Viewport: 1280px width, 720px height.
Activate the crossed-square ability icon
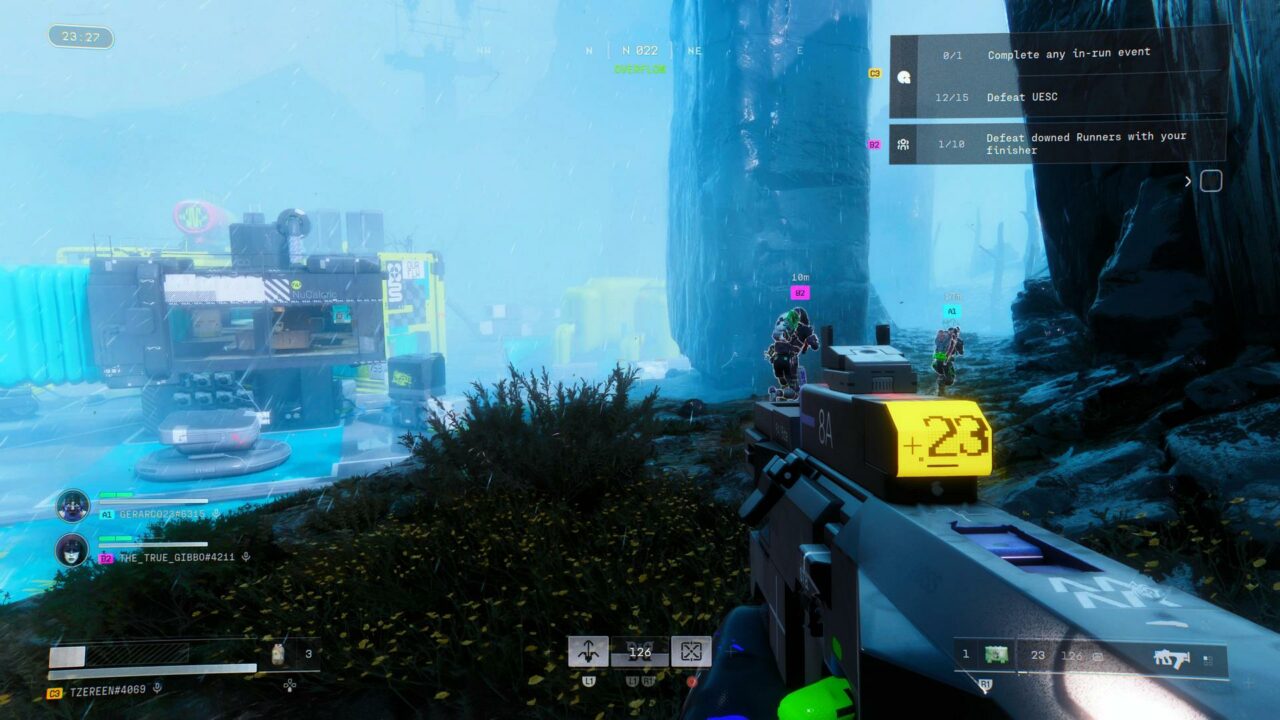(691, 652)
